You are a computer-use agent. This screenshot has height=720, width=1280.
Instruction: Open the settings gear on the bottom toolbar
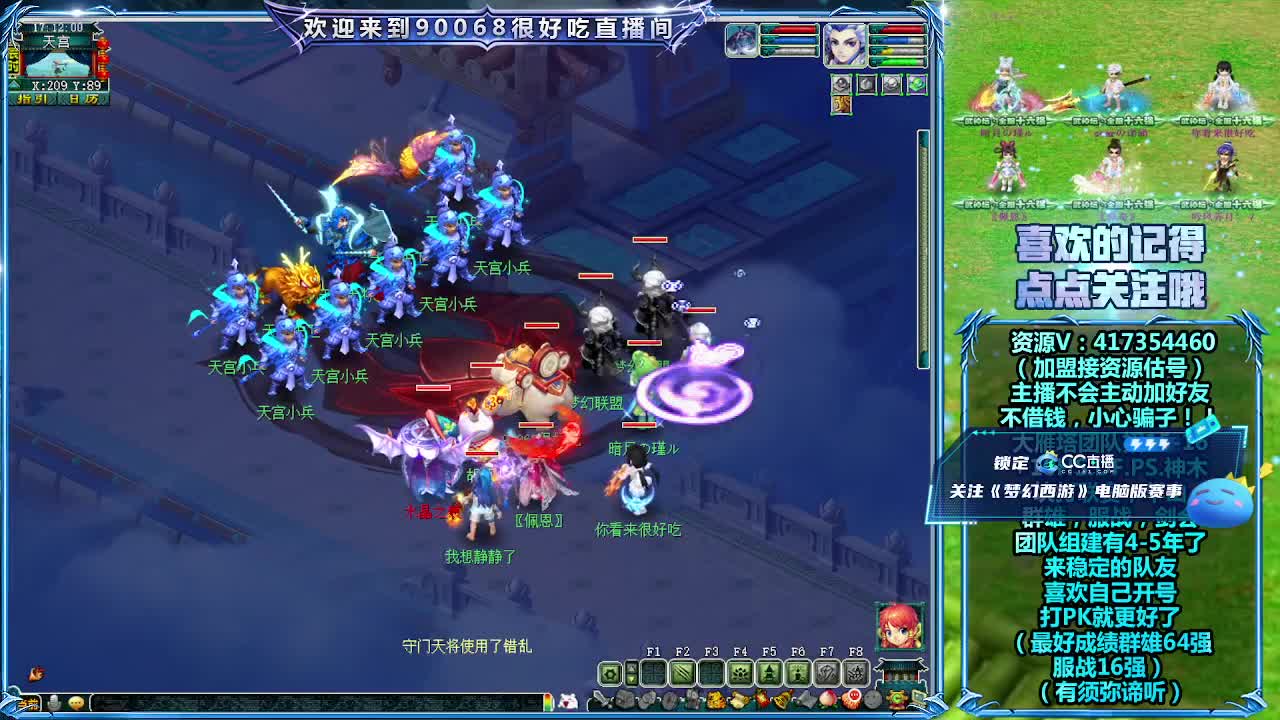point(611,672)
